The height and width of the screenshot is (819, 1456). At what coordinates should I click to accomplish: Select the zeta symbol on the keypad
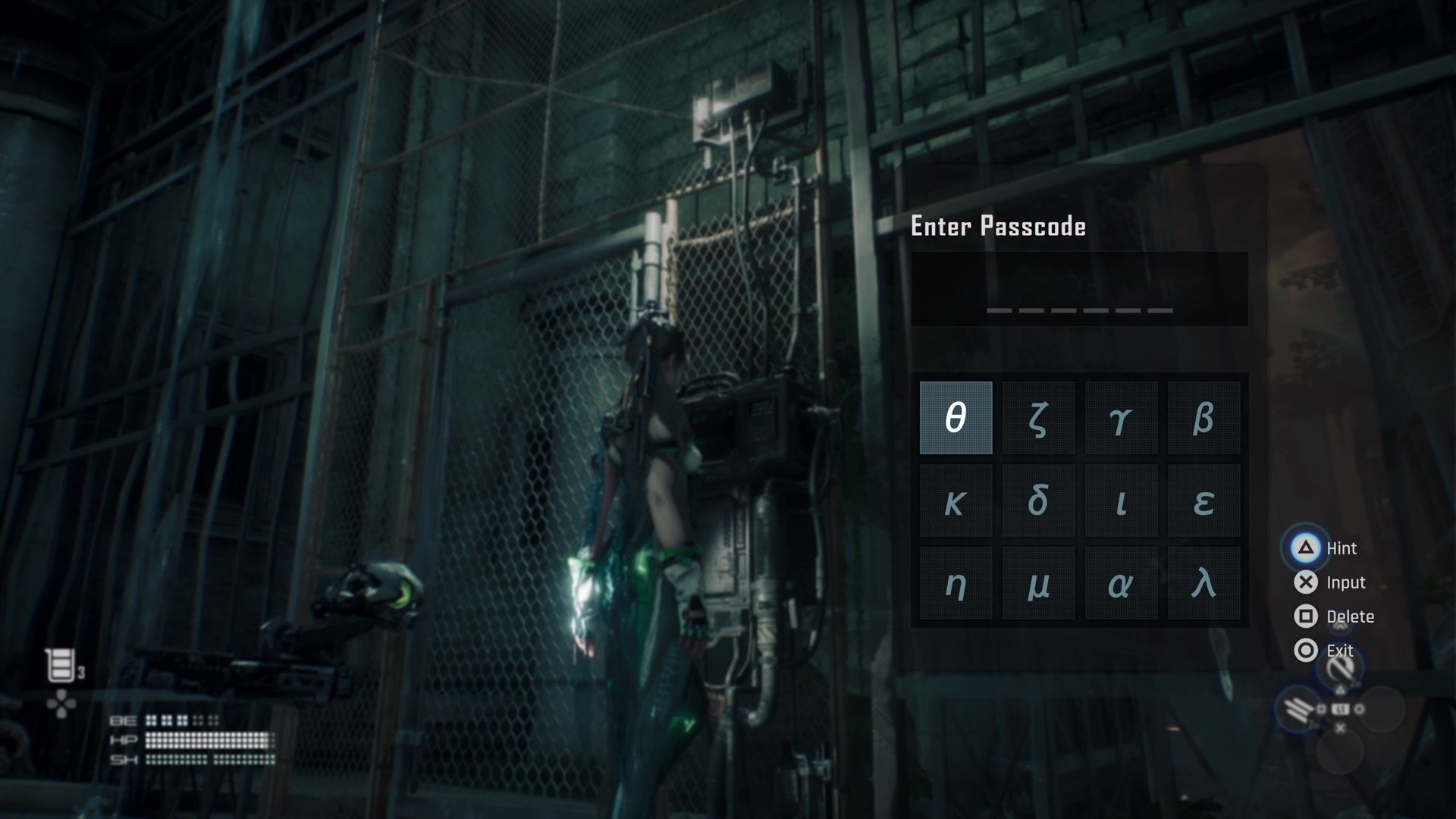(1037, 418)
